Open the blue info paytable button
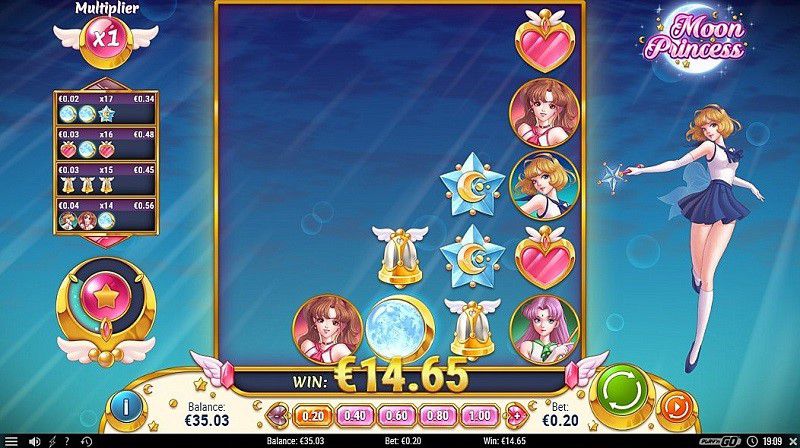The width and height of the screenshot is (800, 448). (x=127, y=407)
